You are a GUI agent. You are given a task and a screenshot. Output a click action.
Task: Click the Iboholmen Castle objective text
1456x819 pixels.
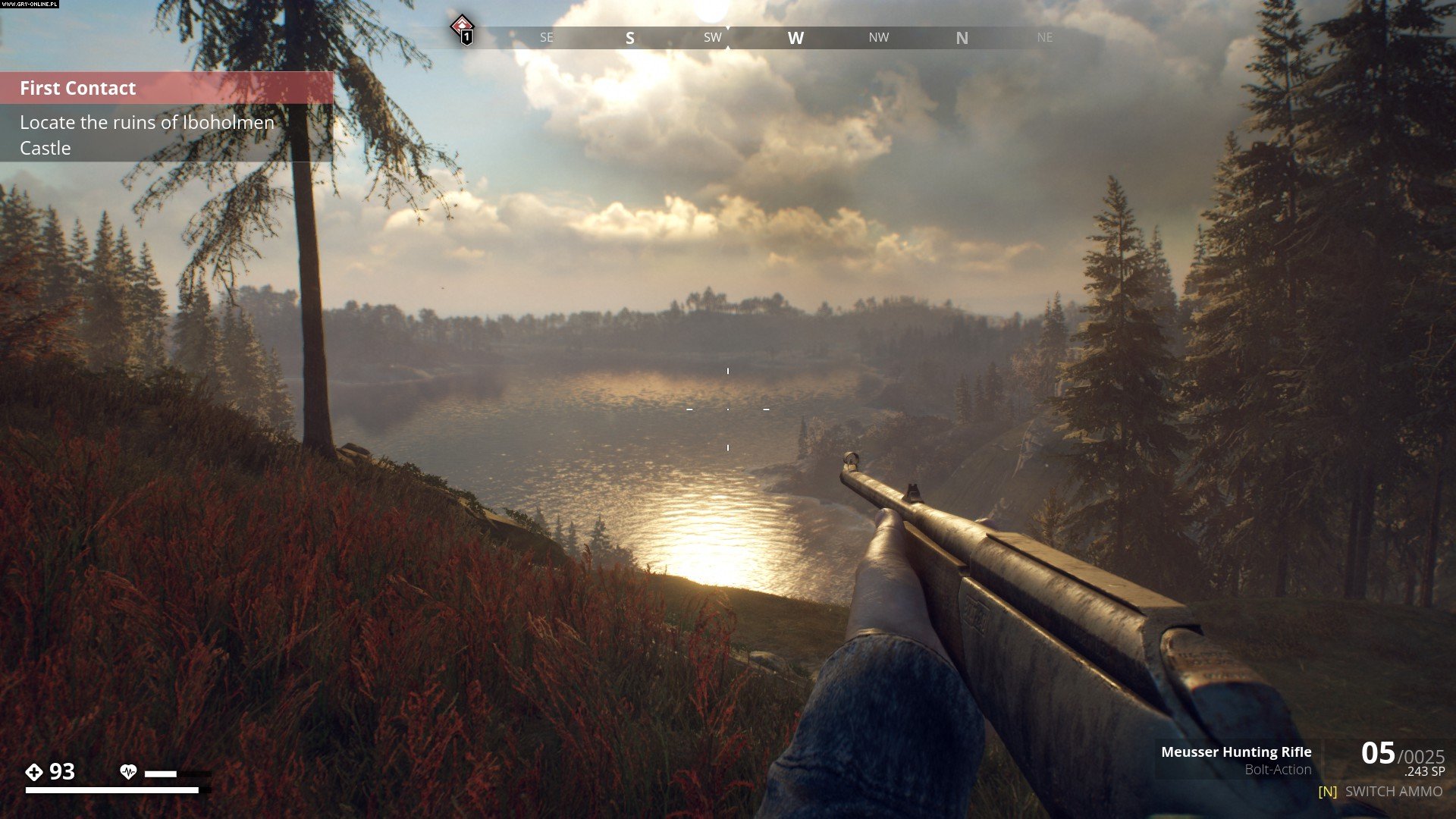point(147,135)
